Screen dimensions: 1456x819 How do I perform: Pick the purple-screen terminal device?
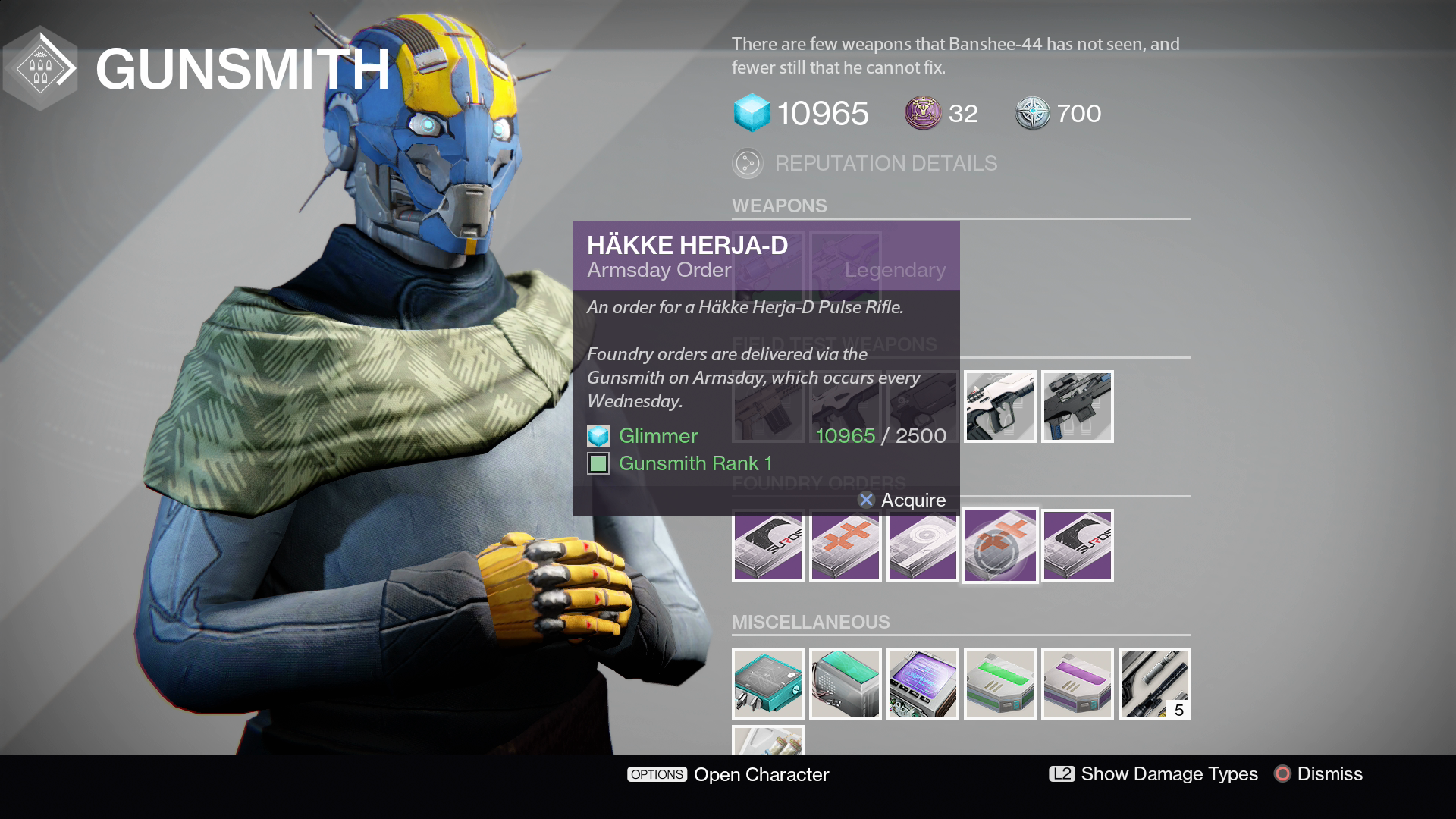pos(922,684)
